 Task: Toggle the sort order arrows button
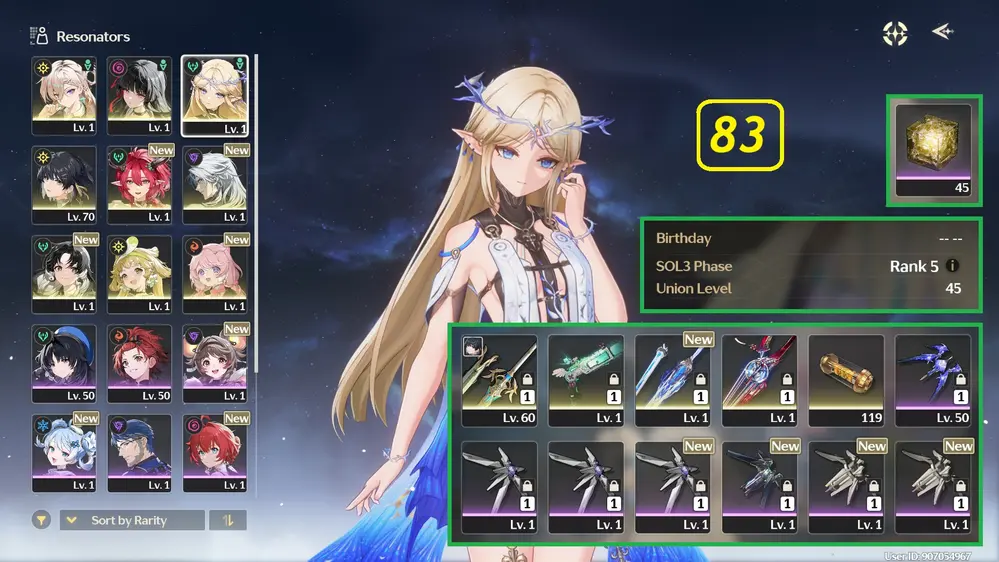228,520
